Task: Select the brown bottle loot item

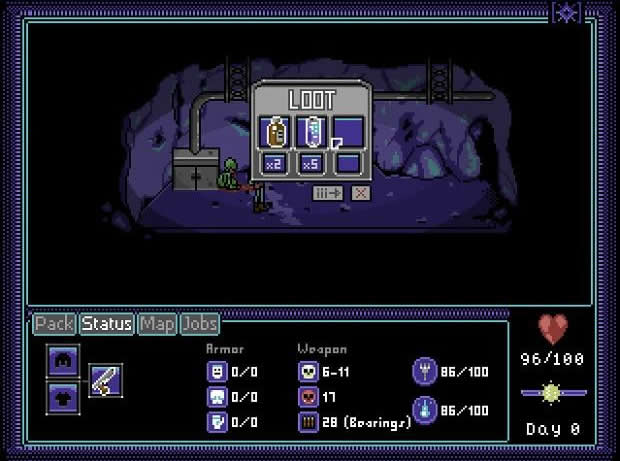Action: 275,131
